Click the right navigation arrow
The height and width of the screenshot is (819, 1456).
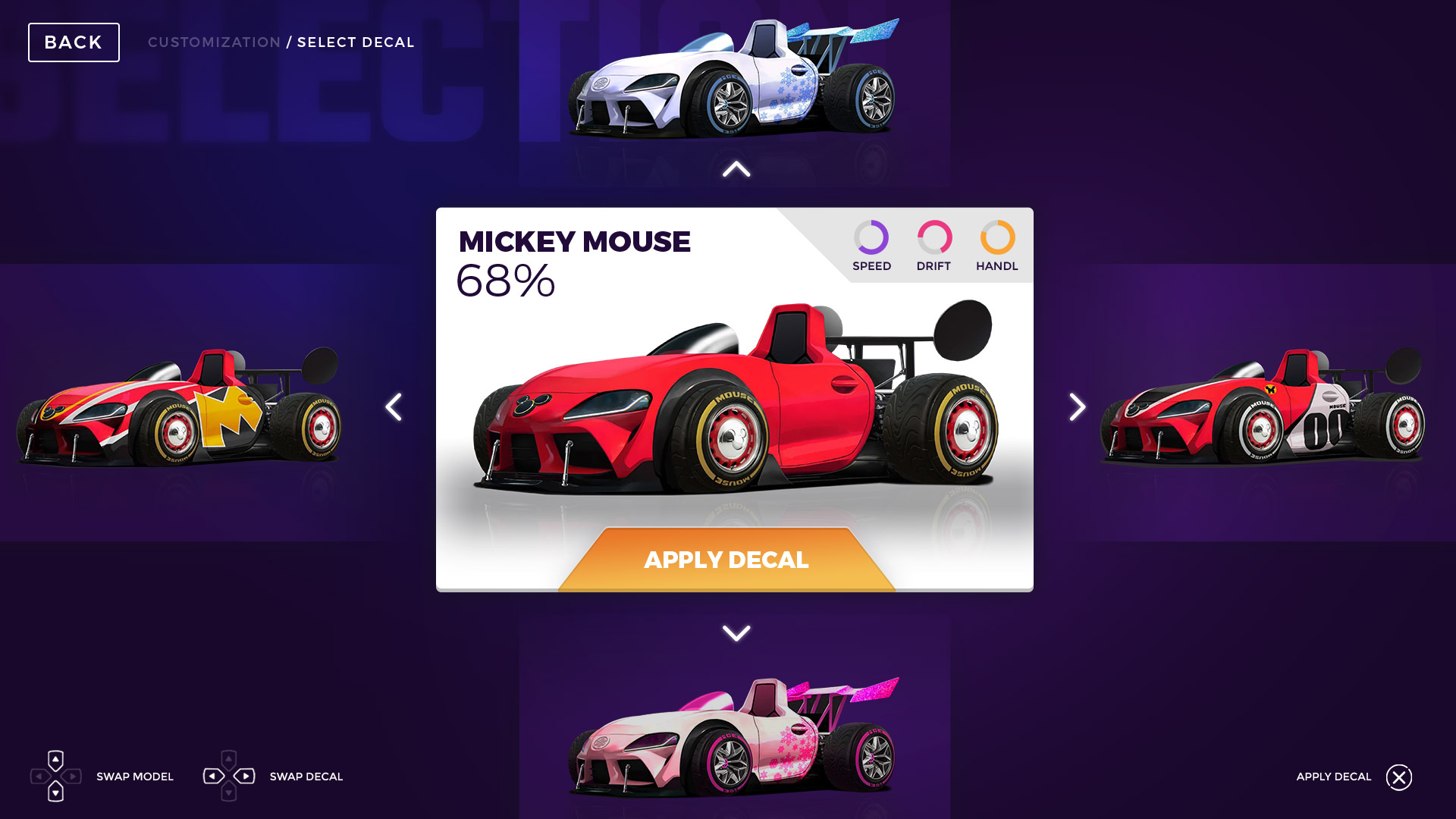1076,407
